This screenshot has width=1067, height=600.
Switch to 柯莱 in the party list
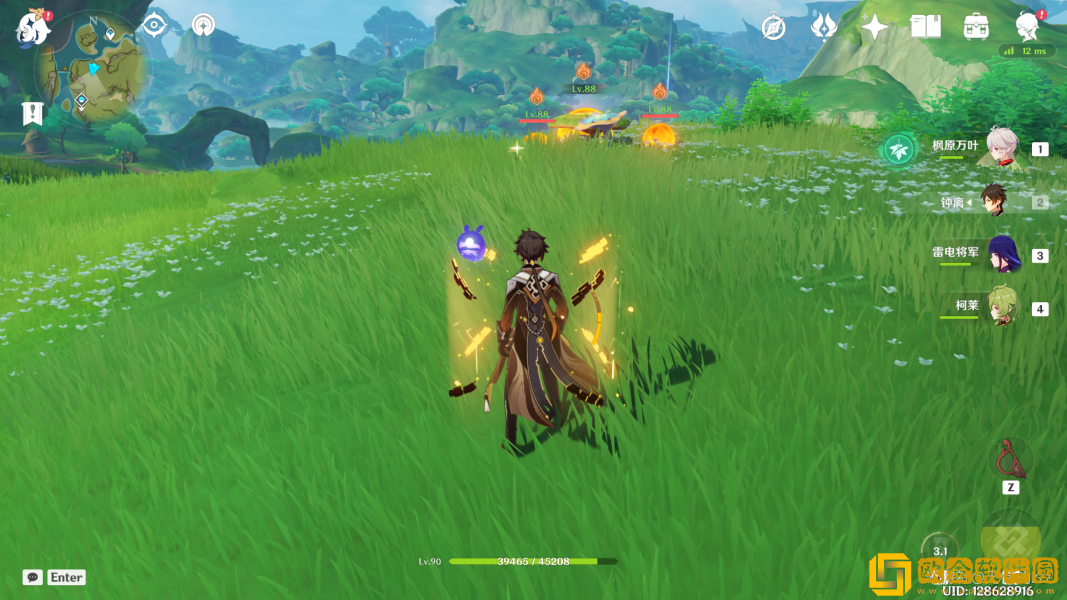(x=1000, y=308)
